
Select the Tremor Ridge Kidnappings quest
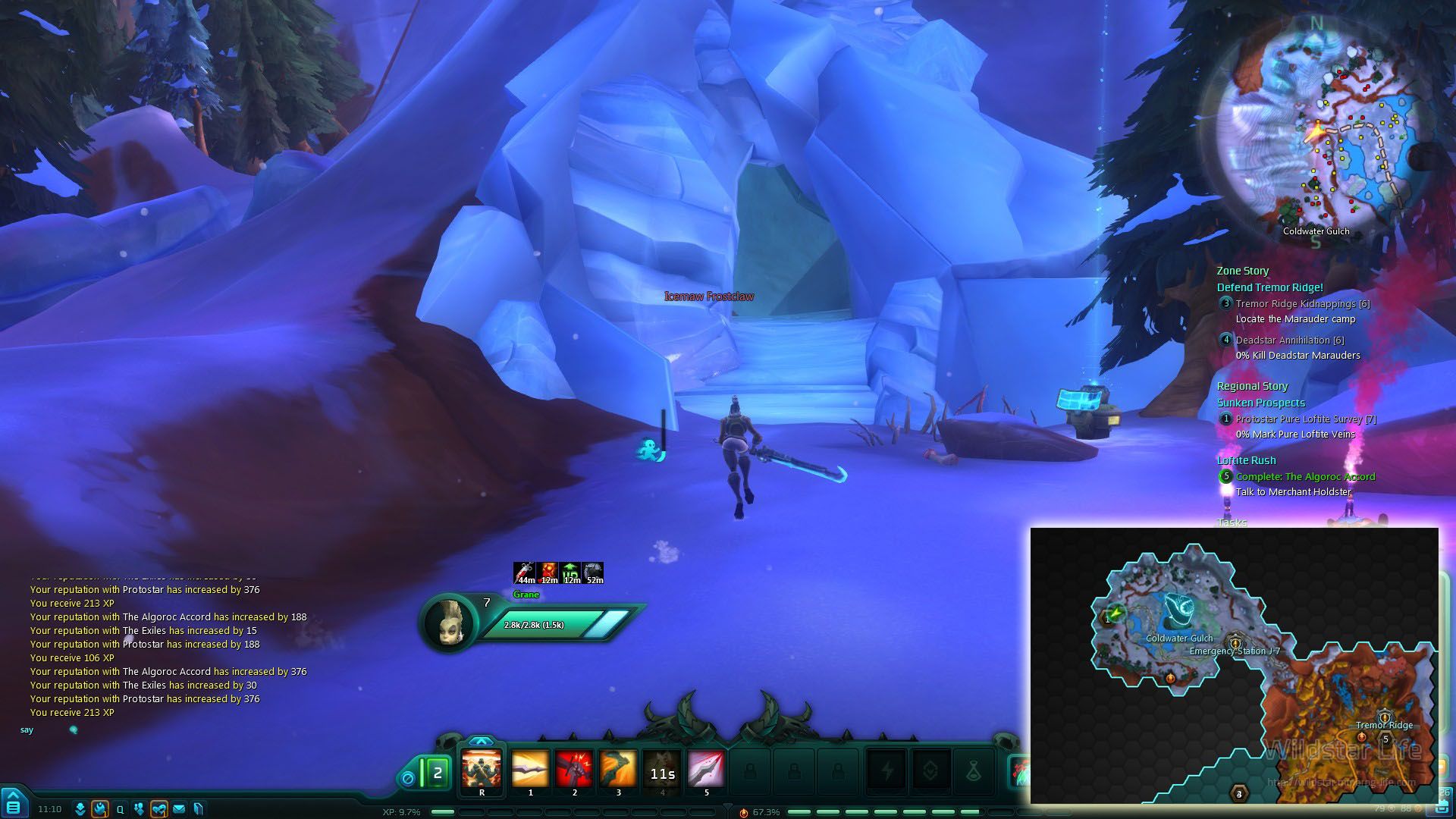[1302, 303]
